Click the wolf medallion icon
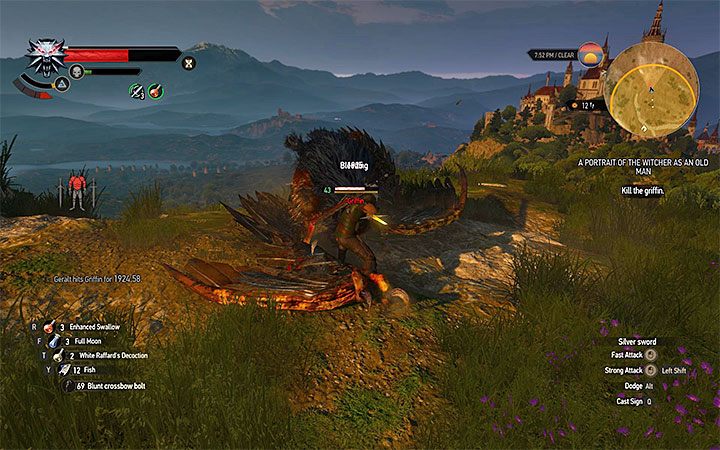The width and height of the screenshot is (720, 450). [x=44, y=53]
